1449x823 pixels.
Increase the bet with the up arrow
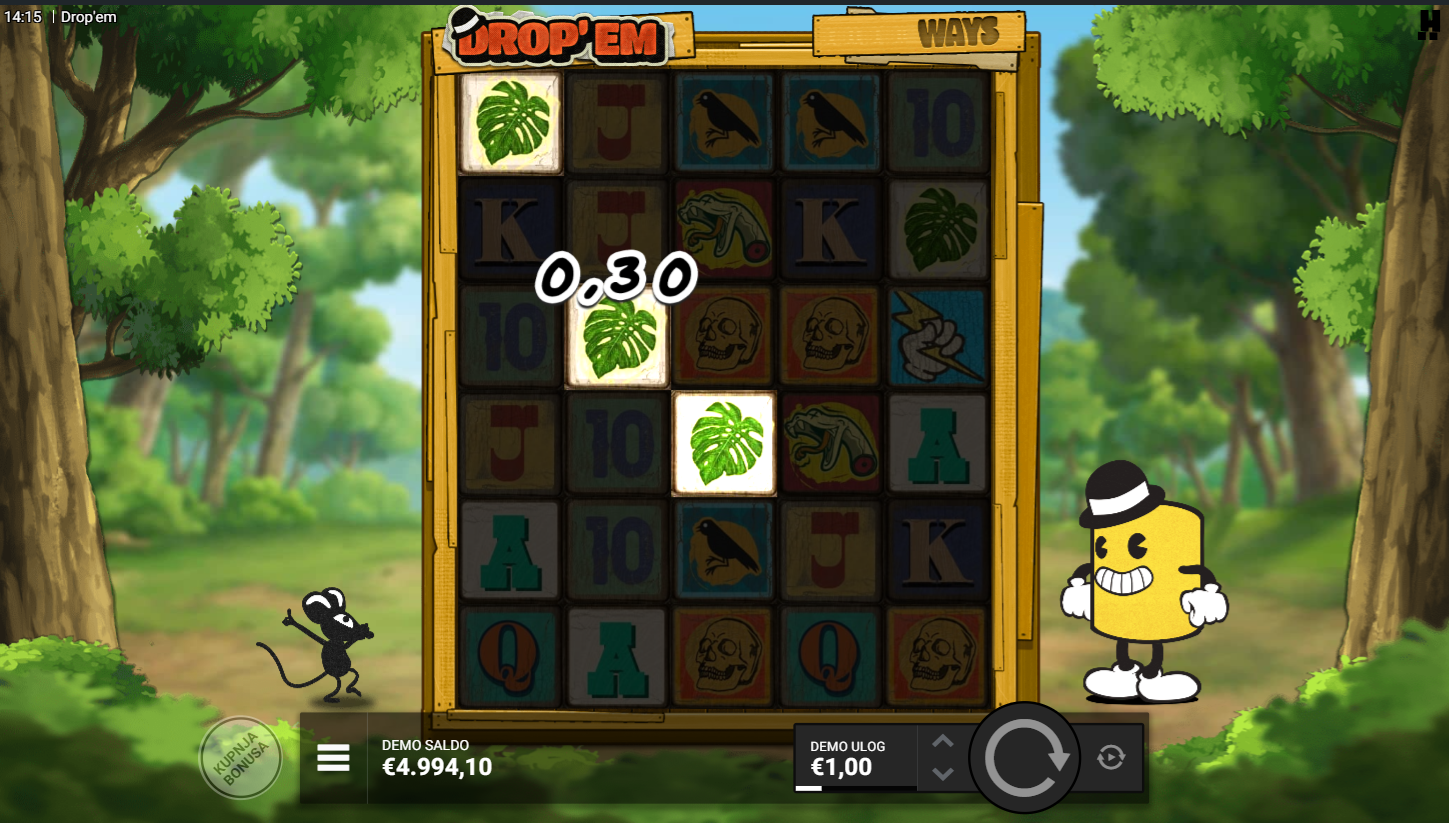pos(943,741)
